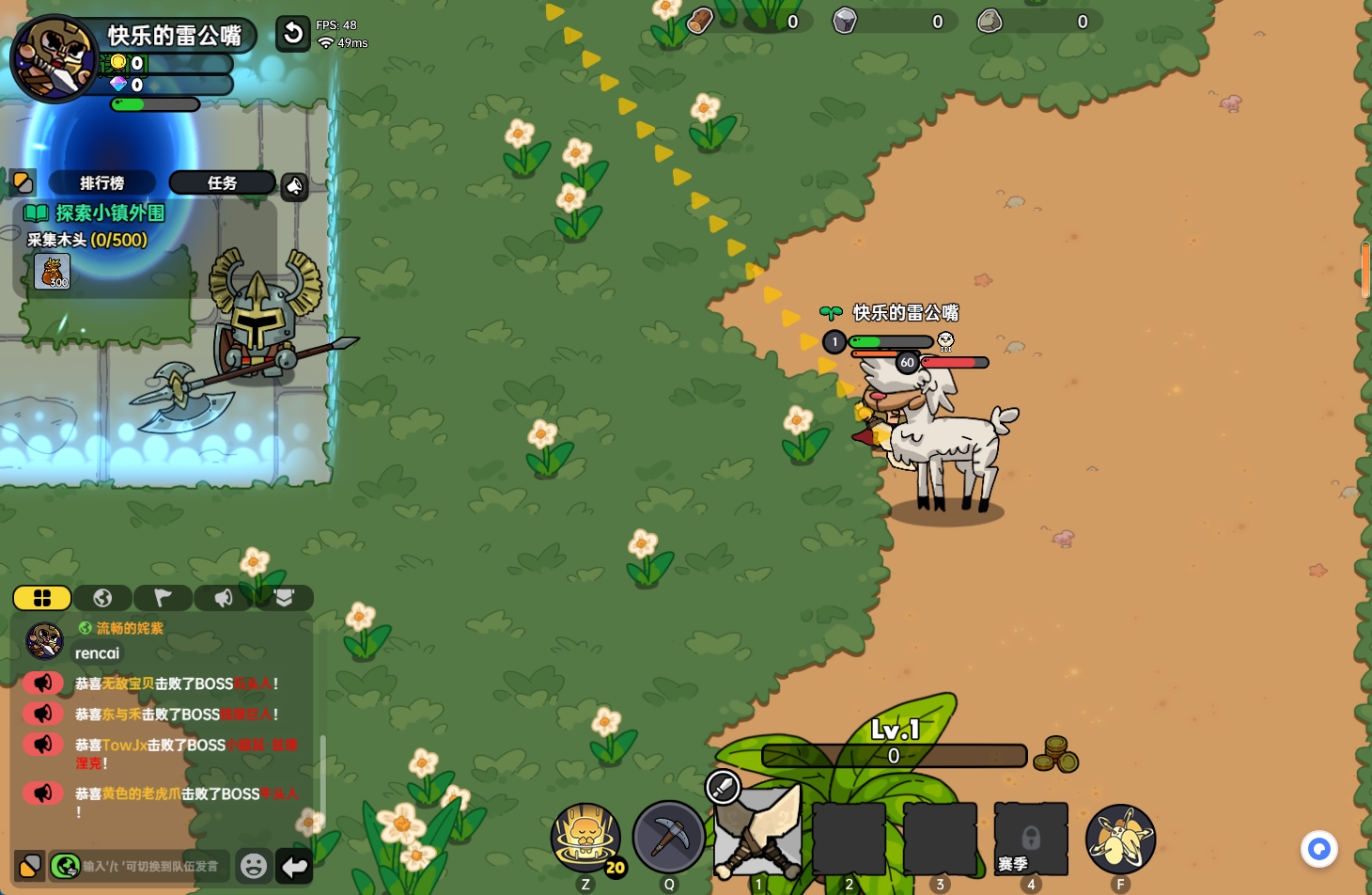Open the chevron badge chat tab
The height and width of the screenshot is (895, 1372).
pos(284,598)
